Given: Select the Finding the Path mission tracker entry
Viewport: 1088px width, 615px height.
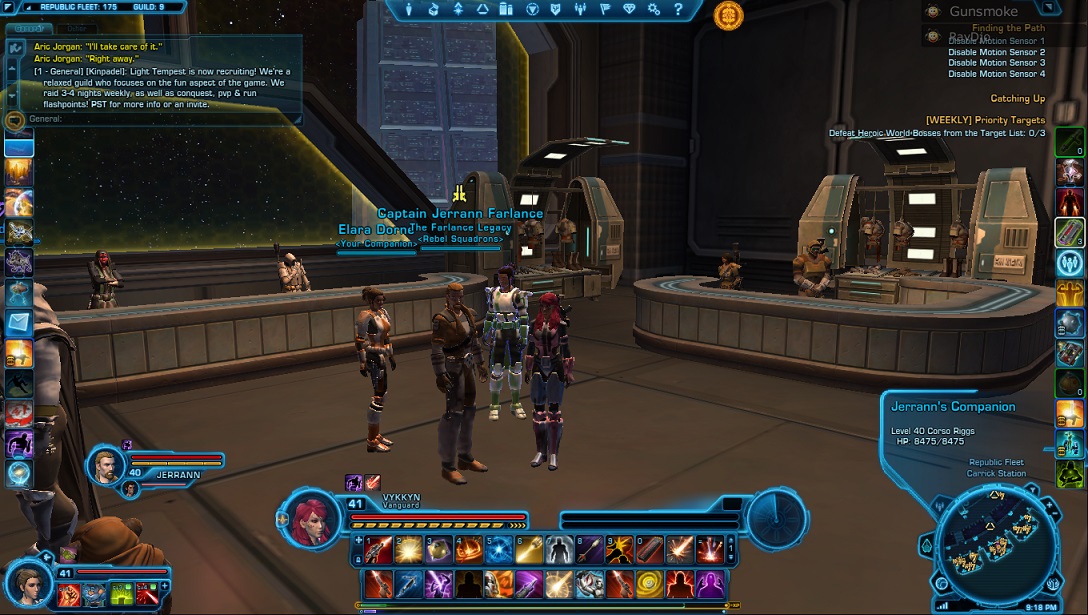Looking at the screenshot, I should coord(1008,29).
